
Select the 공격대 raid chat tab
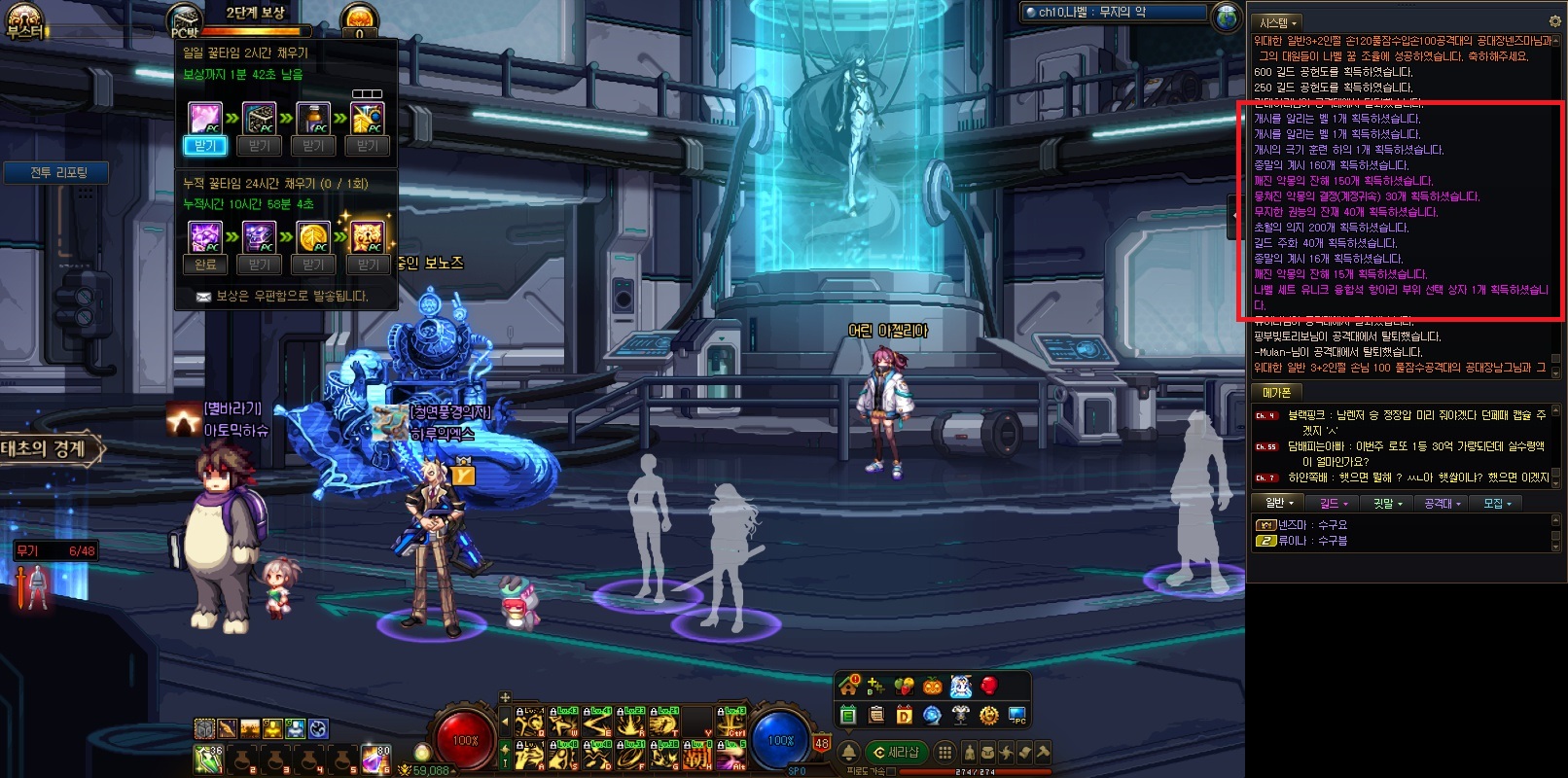click(x=1442, y=504)
